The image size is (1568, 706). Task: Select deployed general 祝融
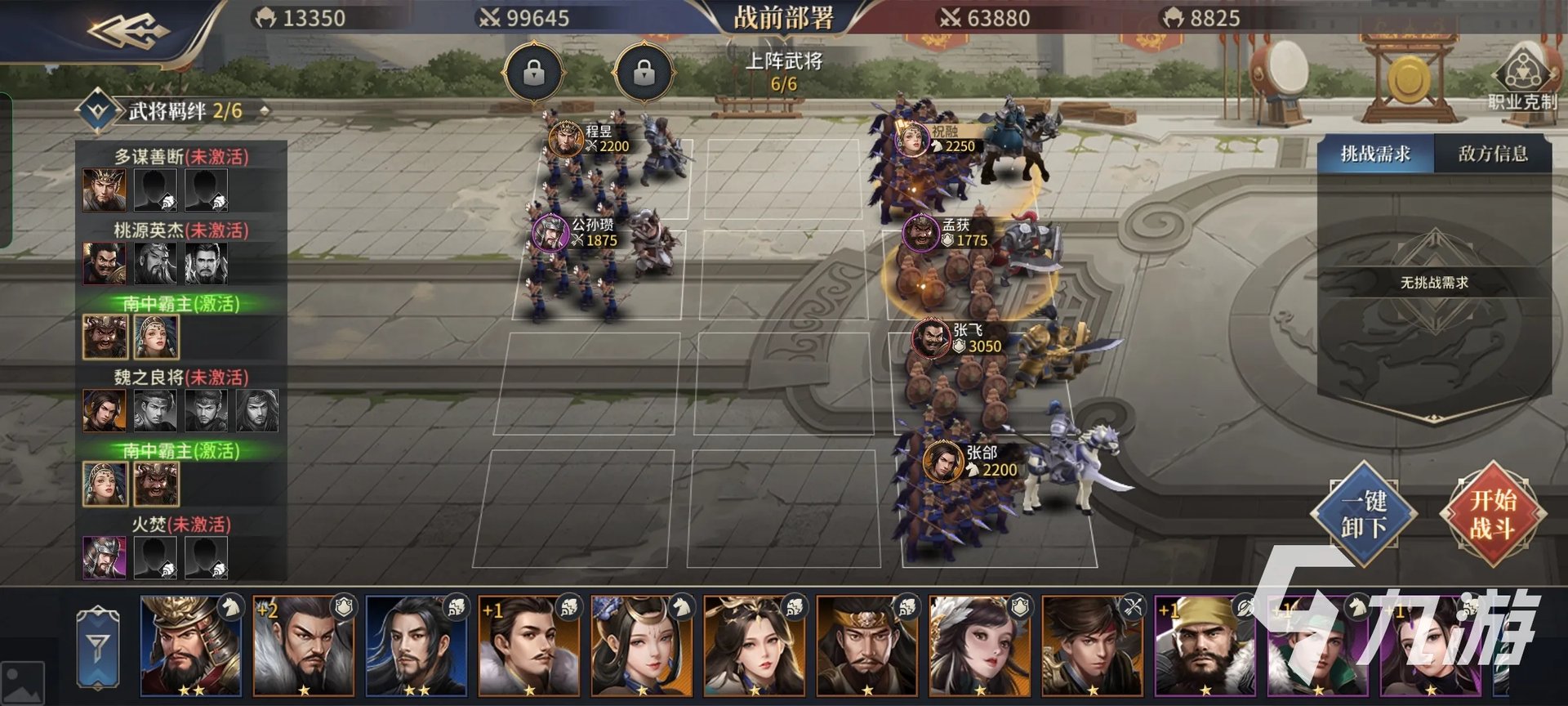pyautogui.click(x=912, y=138)
